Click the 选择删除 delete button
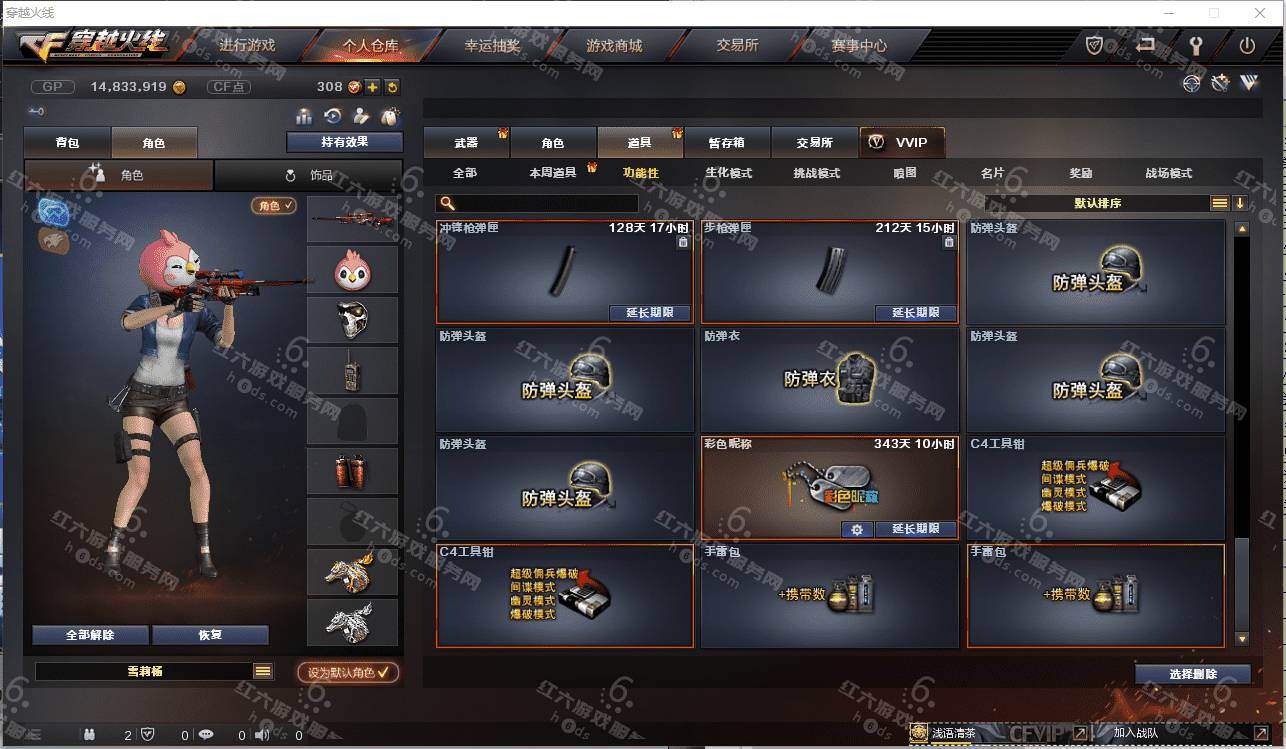This screenshot has height=749, width=1286. pyautogui.click(x=1192, y=674)
